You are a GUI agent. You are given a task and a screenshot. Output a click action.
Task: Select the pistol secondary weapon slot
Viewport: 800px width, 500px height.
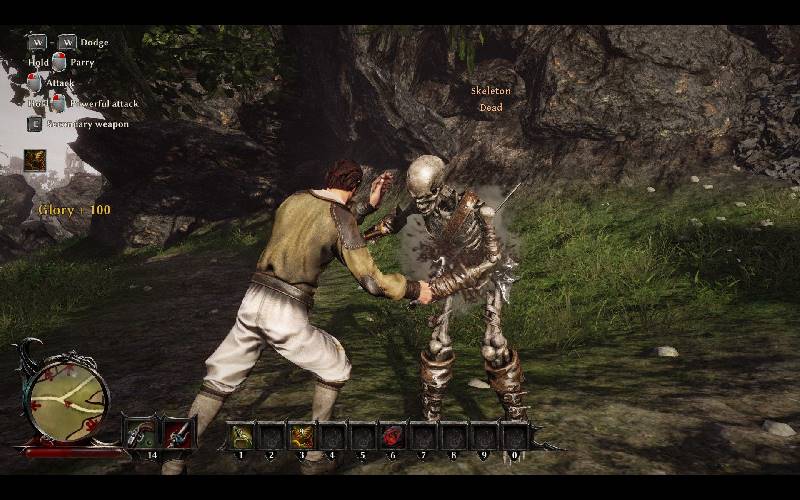pyautogui.click(x=141, y=433)
